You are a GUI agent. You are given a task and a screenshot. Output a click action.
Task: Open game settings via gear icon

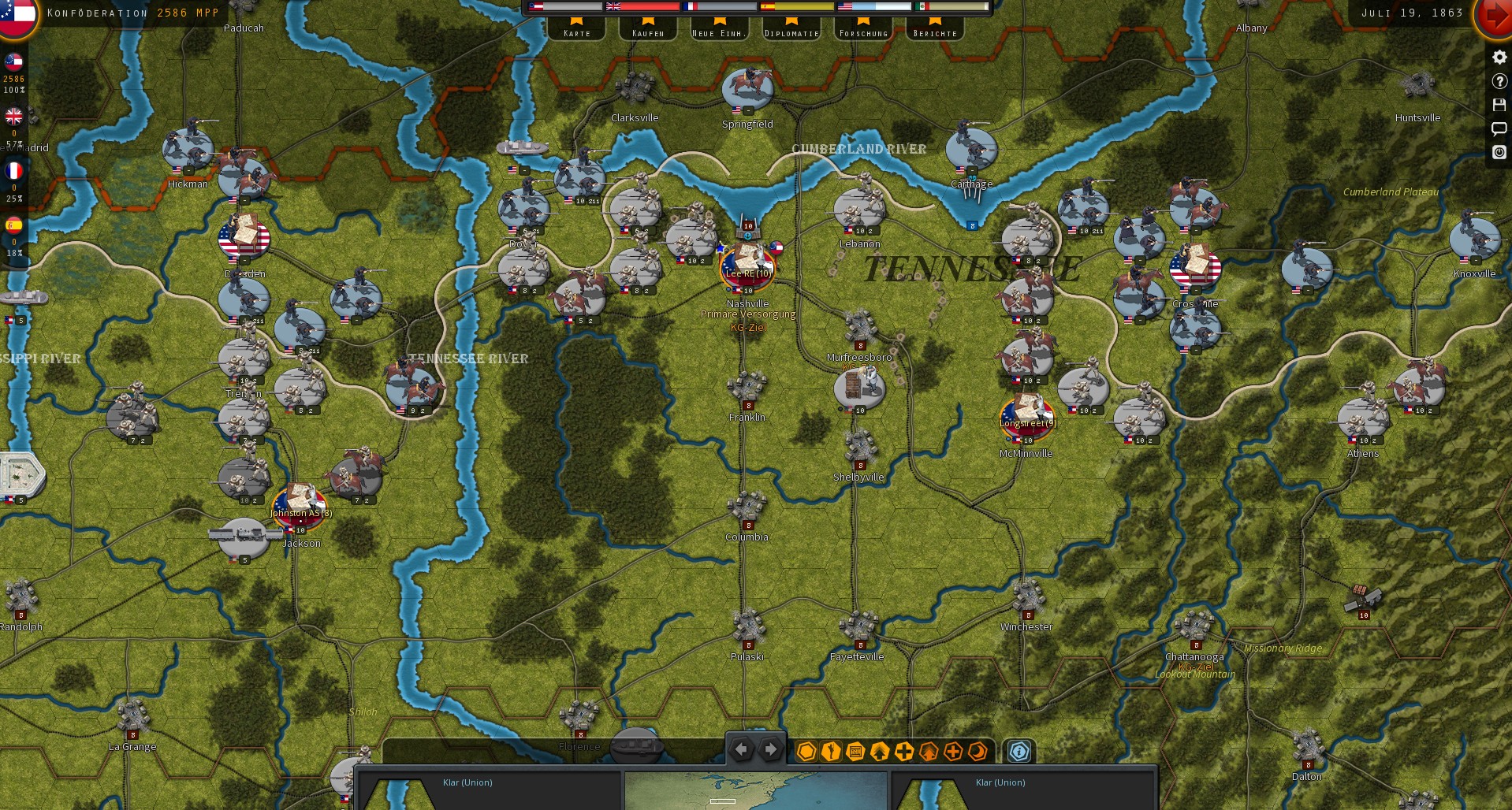tap(1498, 57)
